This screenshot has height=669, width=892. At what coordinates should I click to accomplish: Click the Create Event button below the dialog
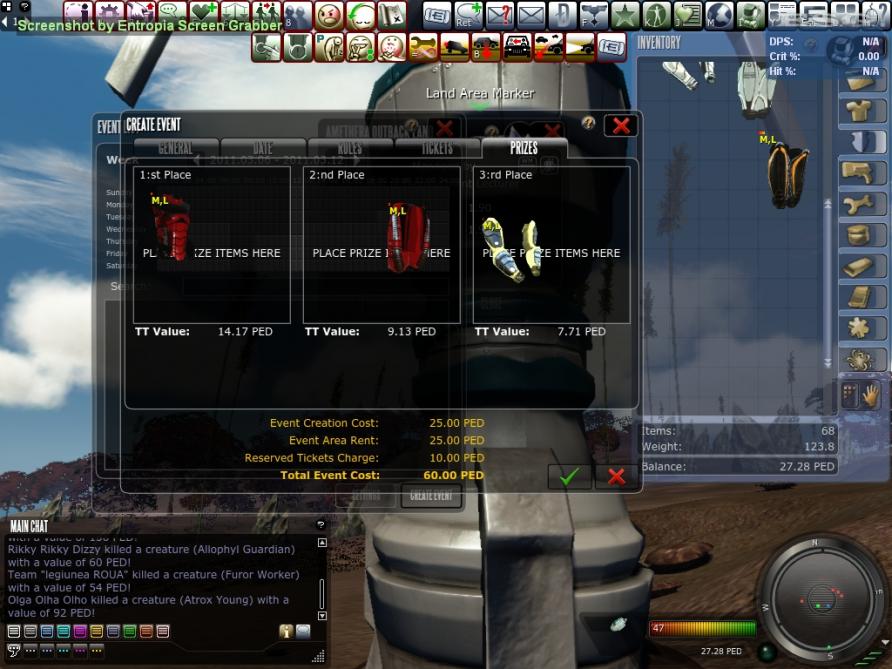click(431, 496)
